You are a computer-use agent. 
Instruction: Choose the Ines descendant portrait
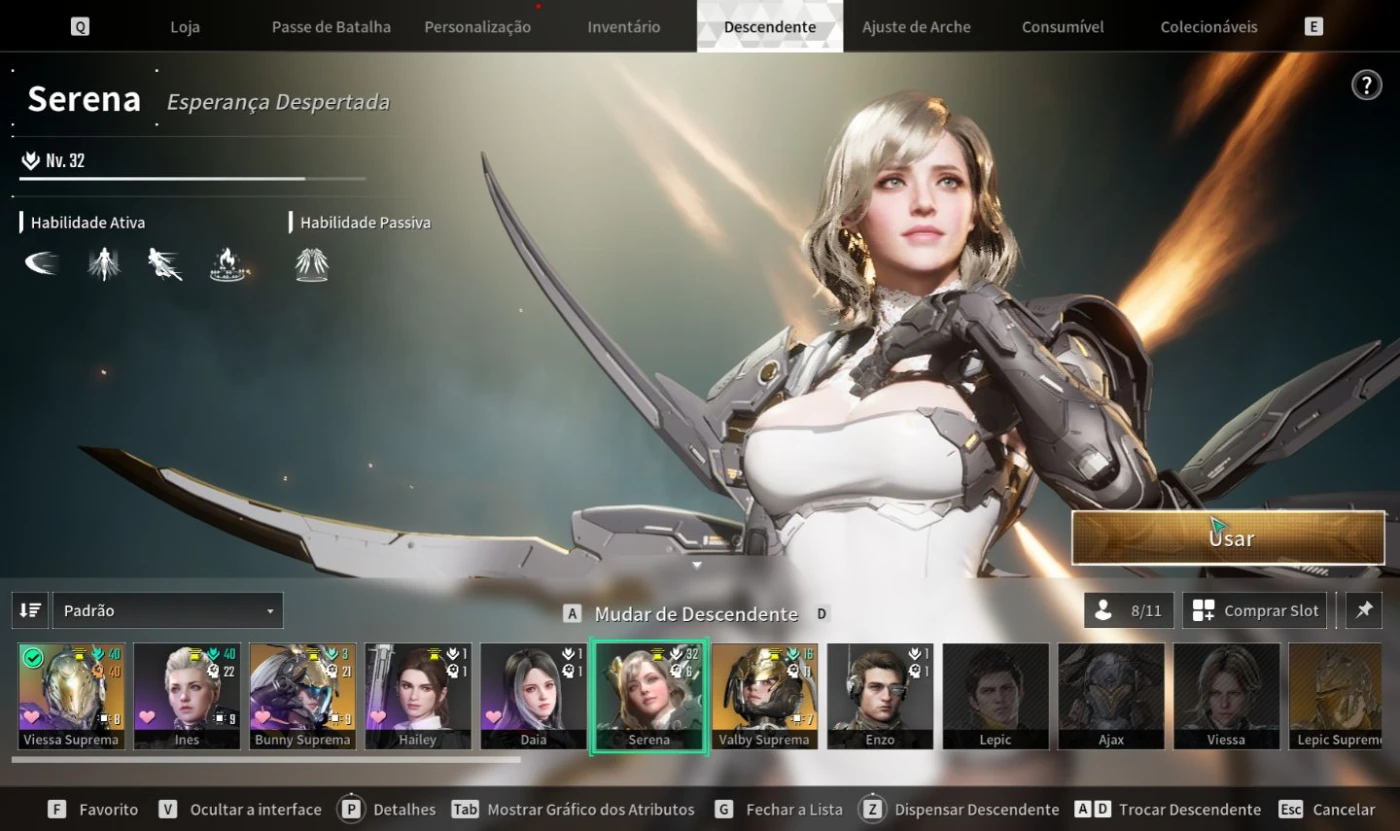point(187,695)
